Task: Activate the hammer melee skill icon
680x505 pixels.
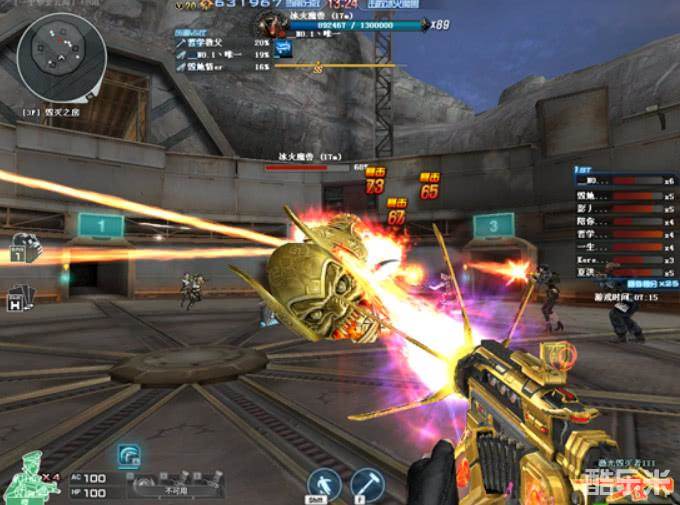Action: [x=367, y=484]
